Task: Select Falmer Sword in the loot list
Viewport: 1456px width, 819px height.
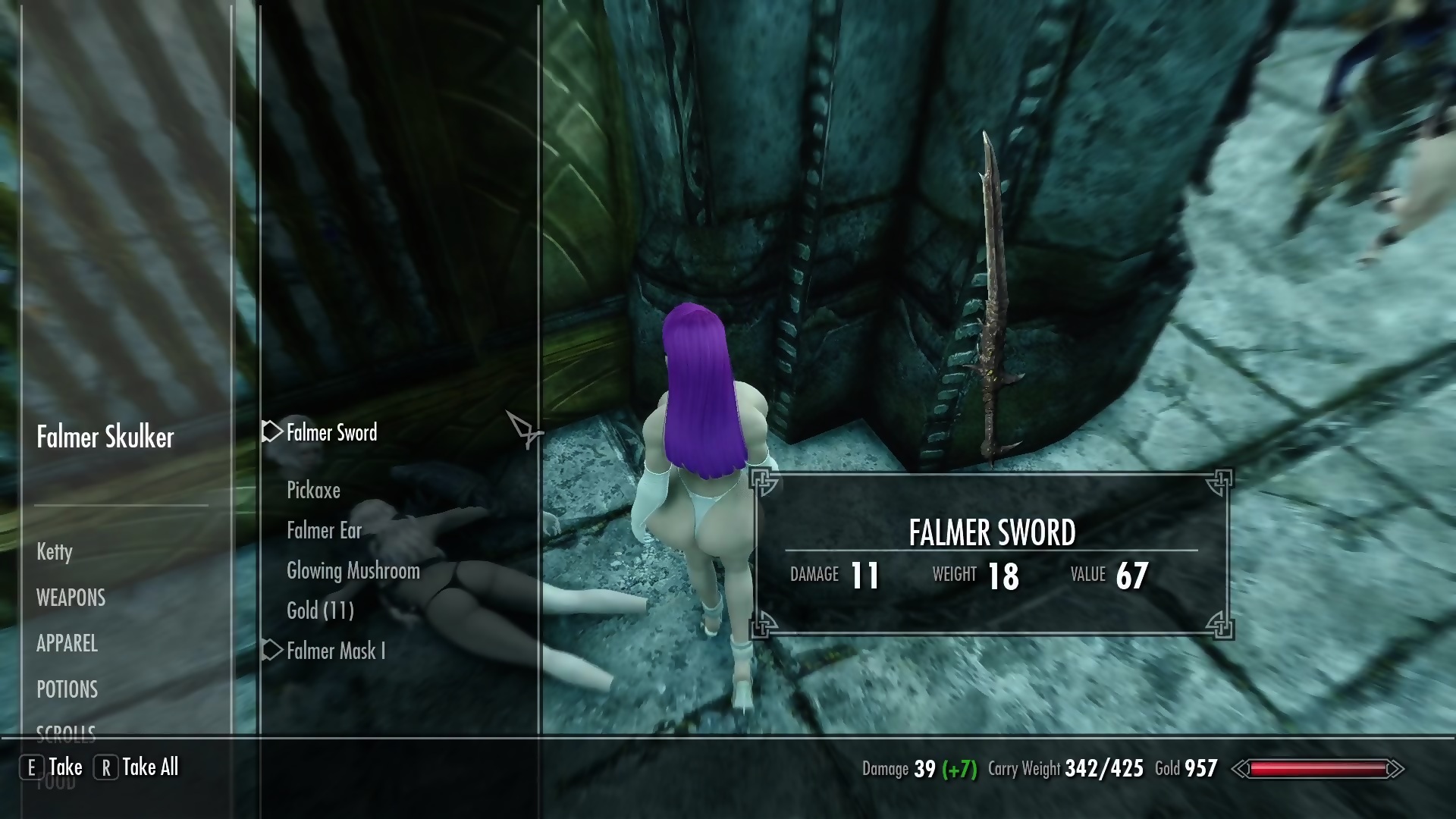Action: coord(331,433)
